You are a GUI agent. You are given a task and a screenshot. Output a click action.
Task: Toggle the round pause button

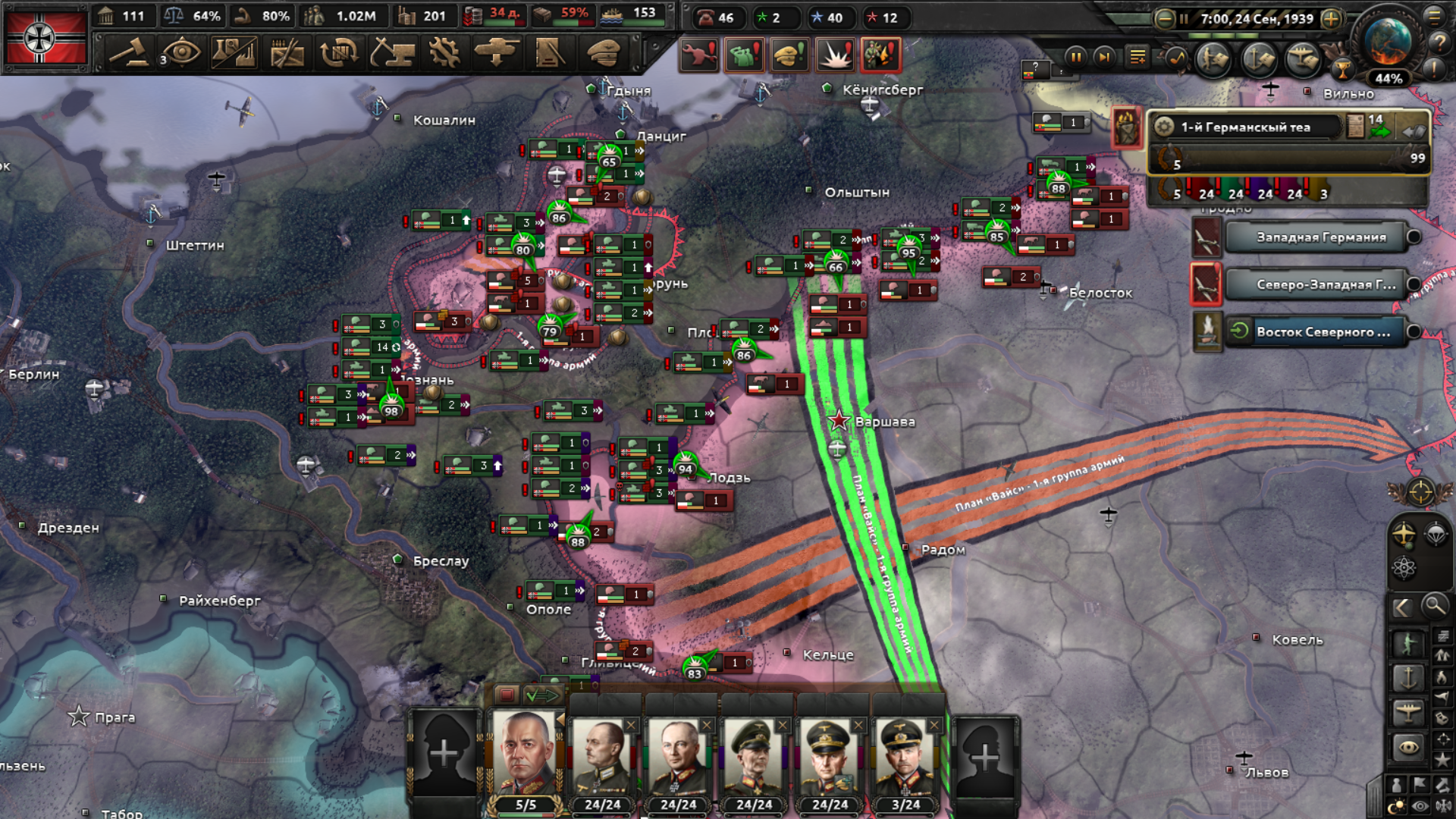[x=1075, y=57]
